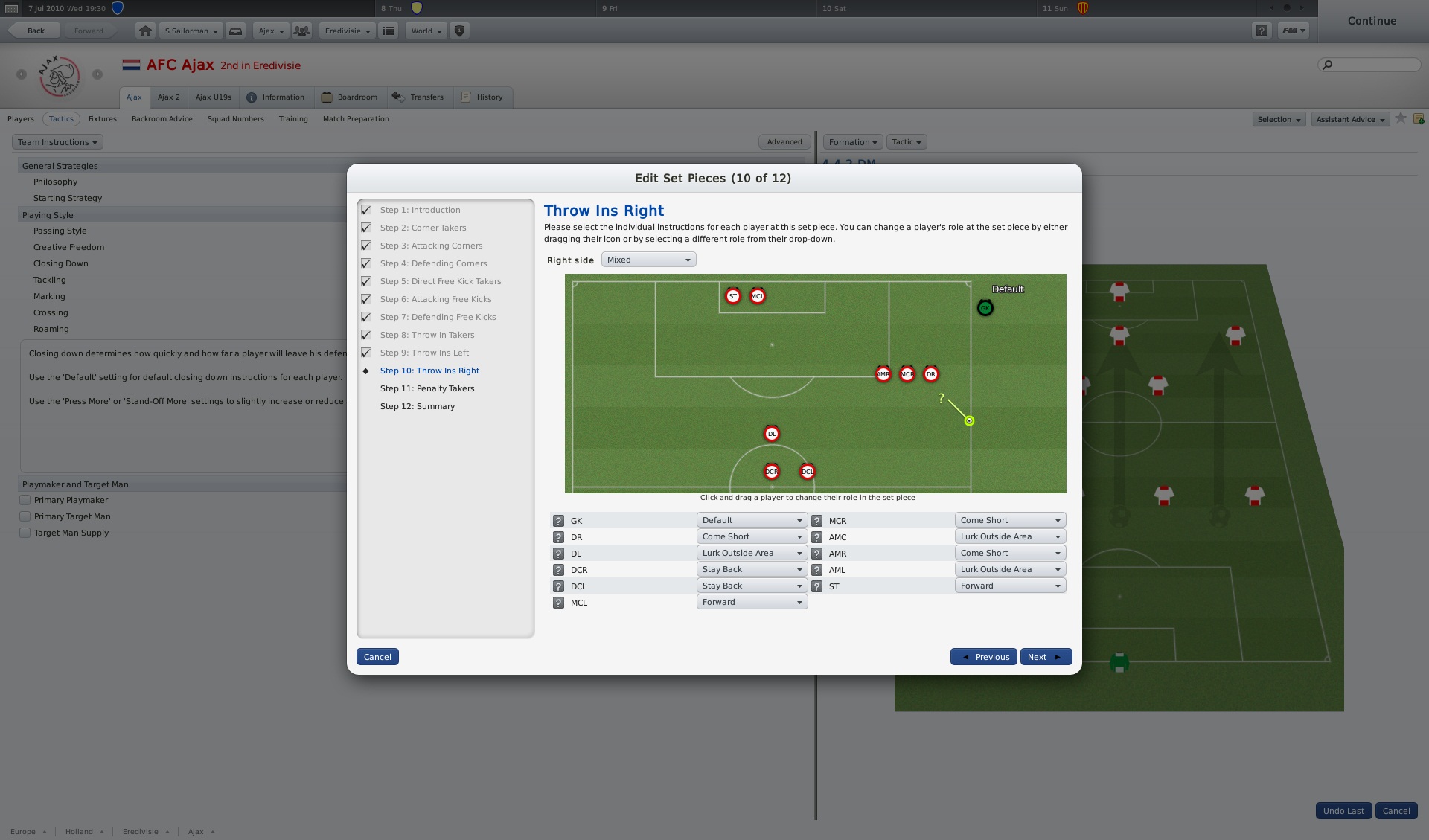Switch to the Ajax U19s tab
Screen dimensions: 1429x840
(x=213, y=97)
